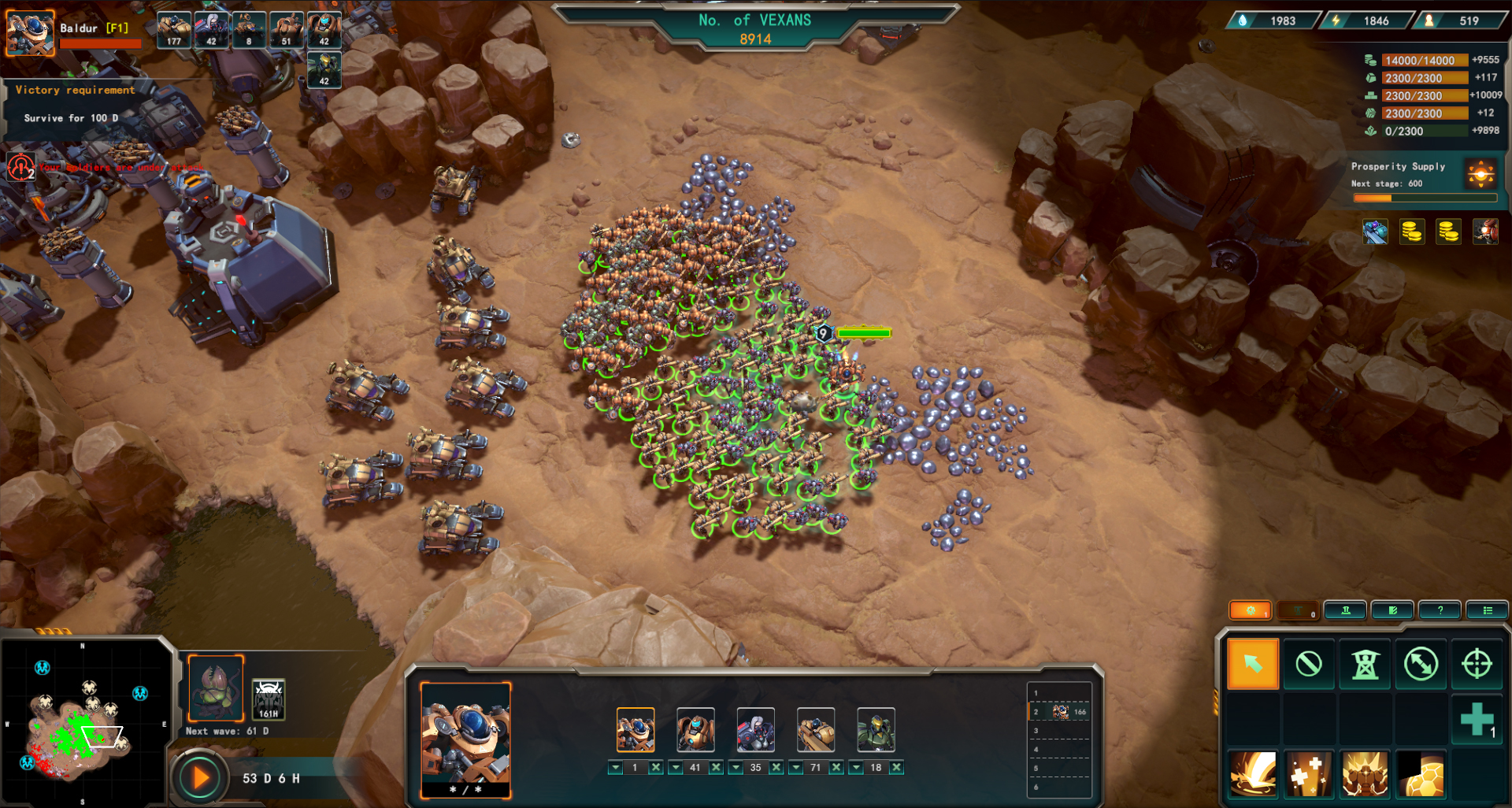This screenshot has width=1512, height=808.
Task: Activate the stop command
Action: (x=1309, y=664)
